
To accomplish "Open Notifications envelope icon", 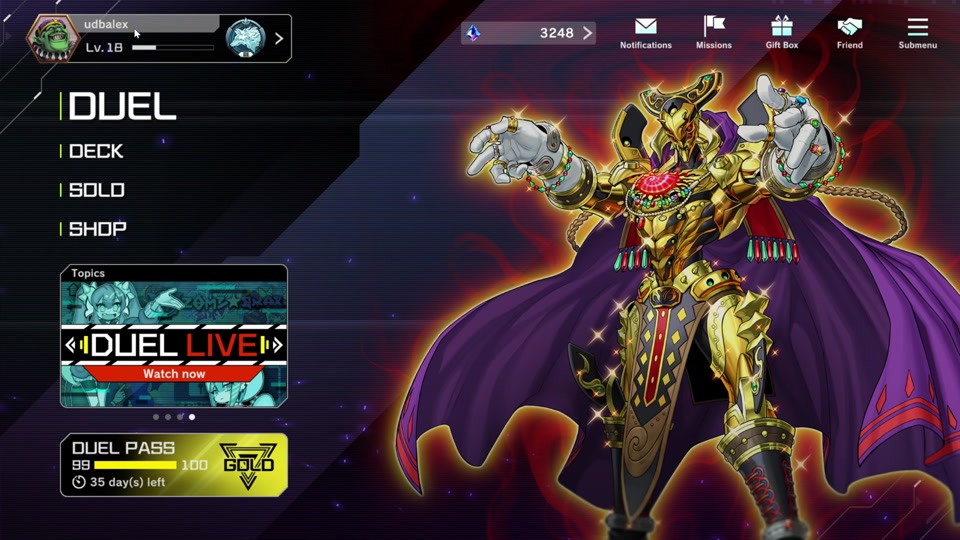I will click(645, 32).
